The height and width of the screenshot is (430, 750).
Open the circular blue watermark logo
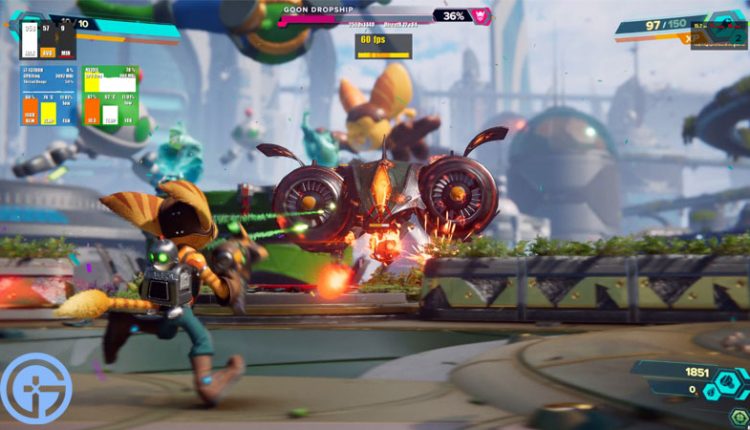36,388
